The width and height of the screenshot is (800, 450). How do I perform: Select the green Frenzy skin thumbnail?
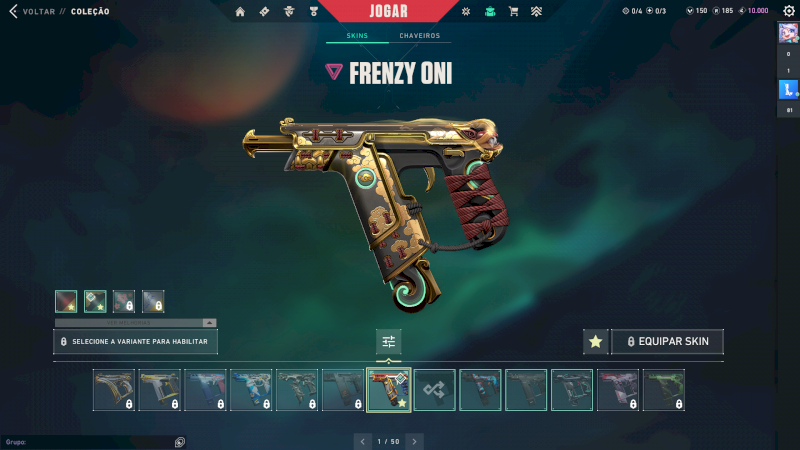coord(663,390)
